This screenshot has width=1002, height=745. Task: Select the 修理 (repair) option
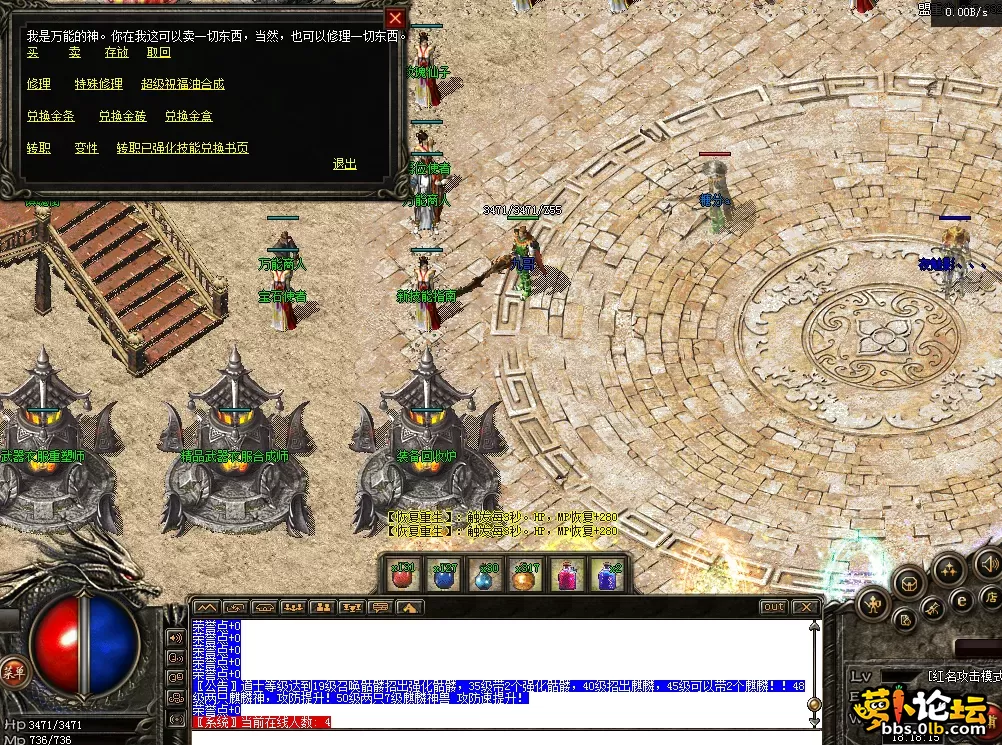(x=39, y=84)
